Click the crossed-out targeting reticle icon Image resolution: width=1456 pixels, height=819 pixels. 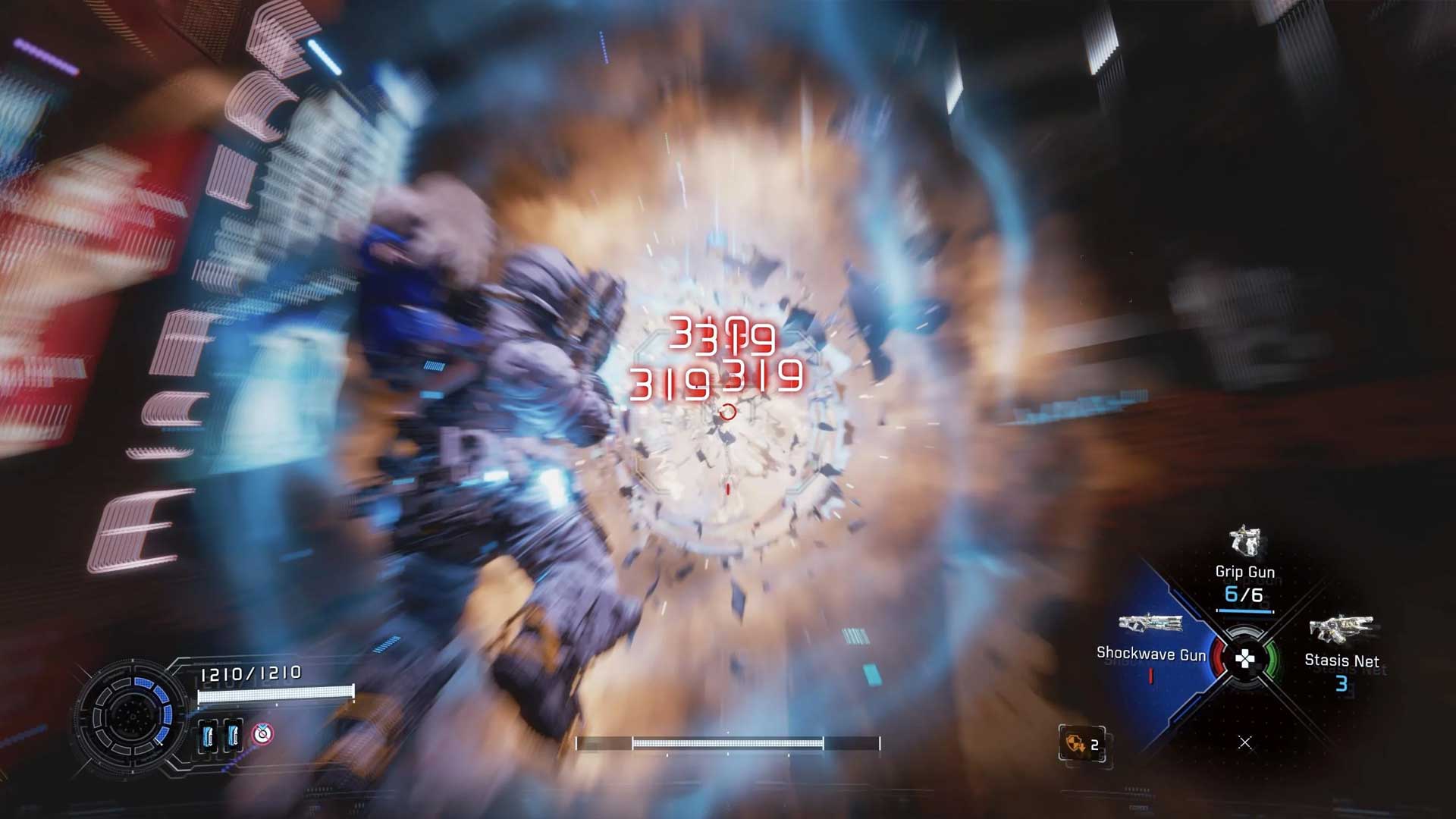(x=262, y=734)
